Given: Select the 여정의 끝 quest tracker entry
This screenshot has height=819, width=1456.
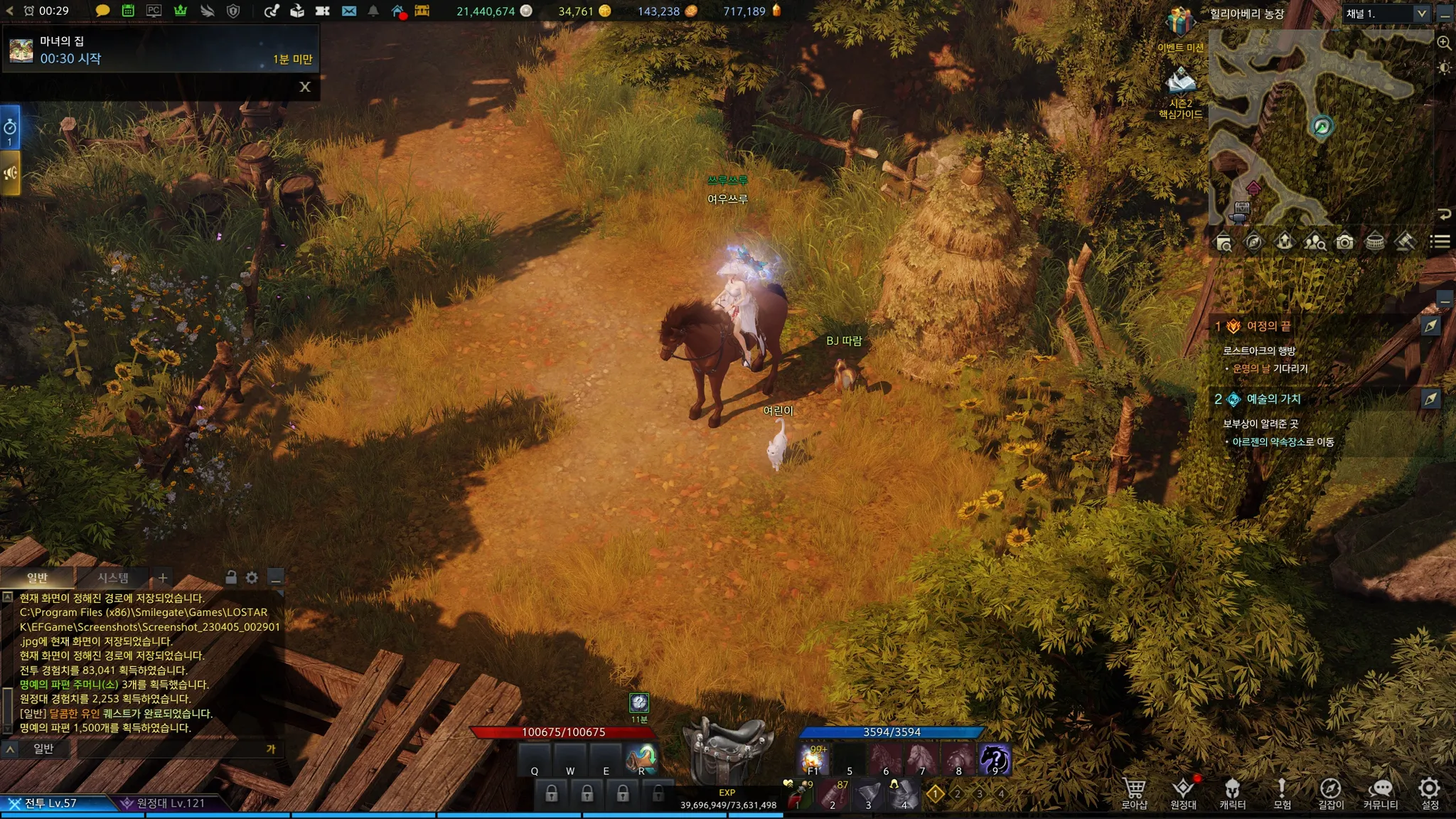Looking at the screenshot, I should tap(1269, 326).
